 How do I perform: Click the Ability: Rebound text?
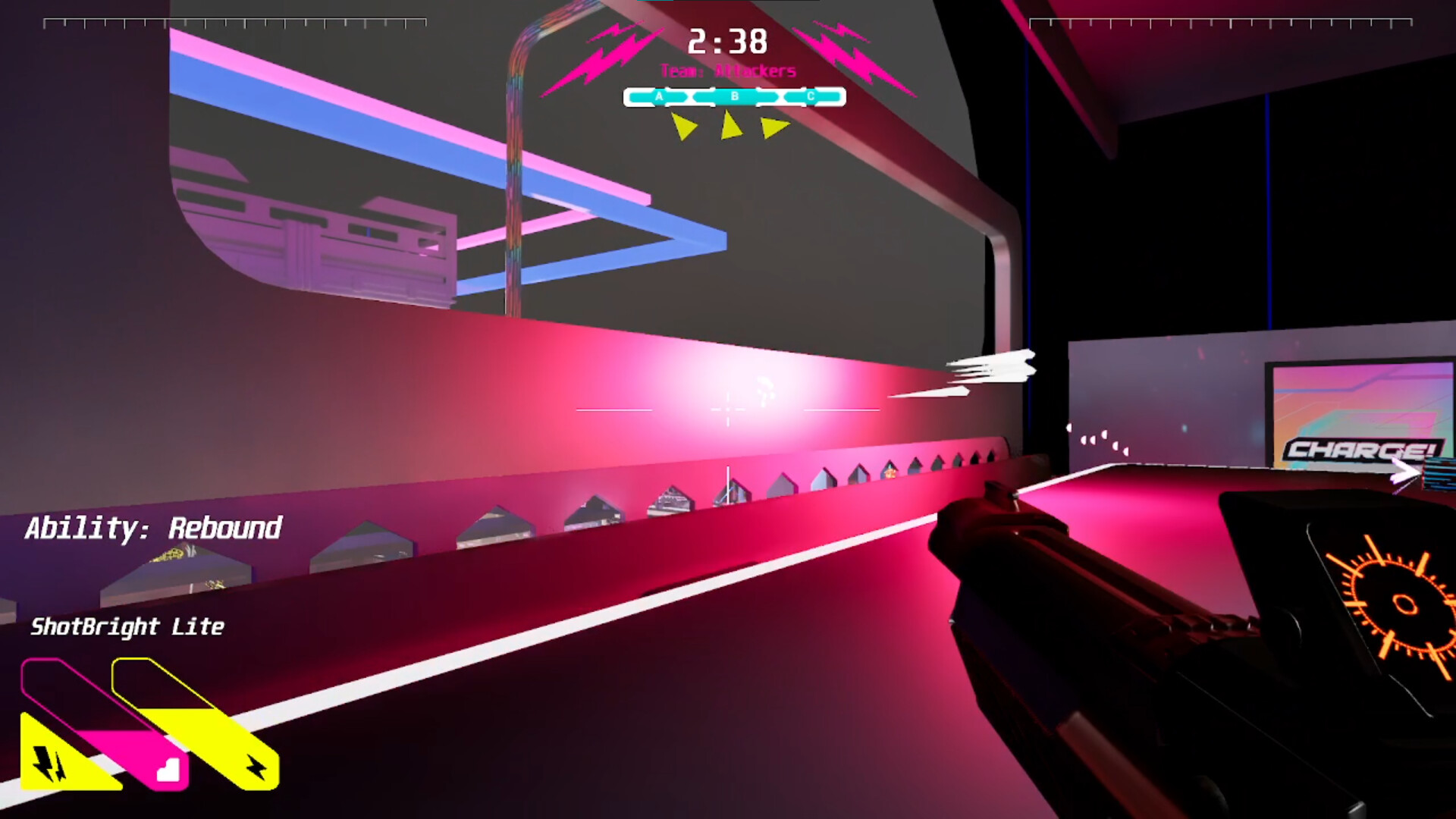pos(155,527)
